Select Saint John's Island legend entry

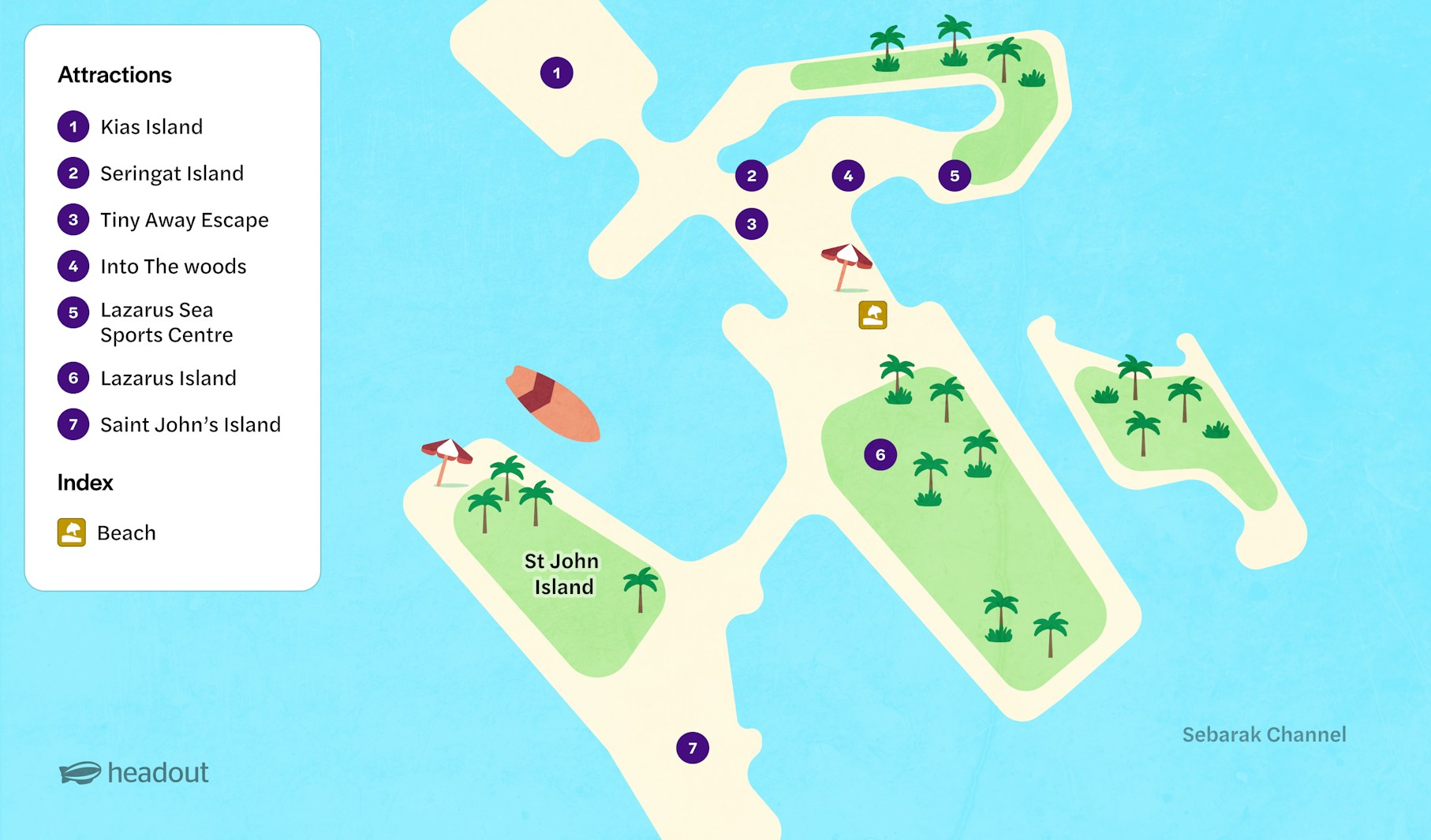coord(190,425)
